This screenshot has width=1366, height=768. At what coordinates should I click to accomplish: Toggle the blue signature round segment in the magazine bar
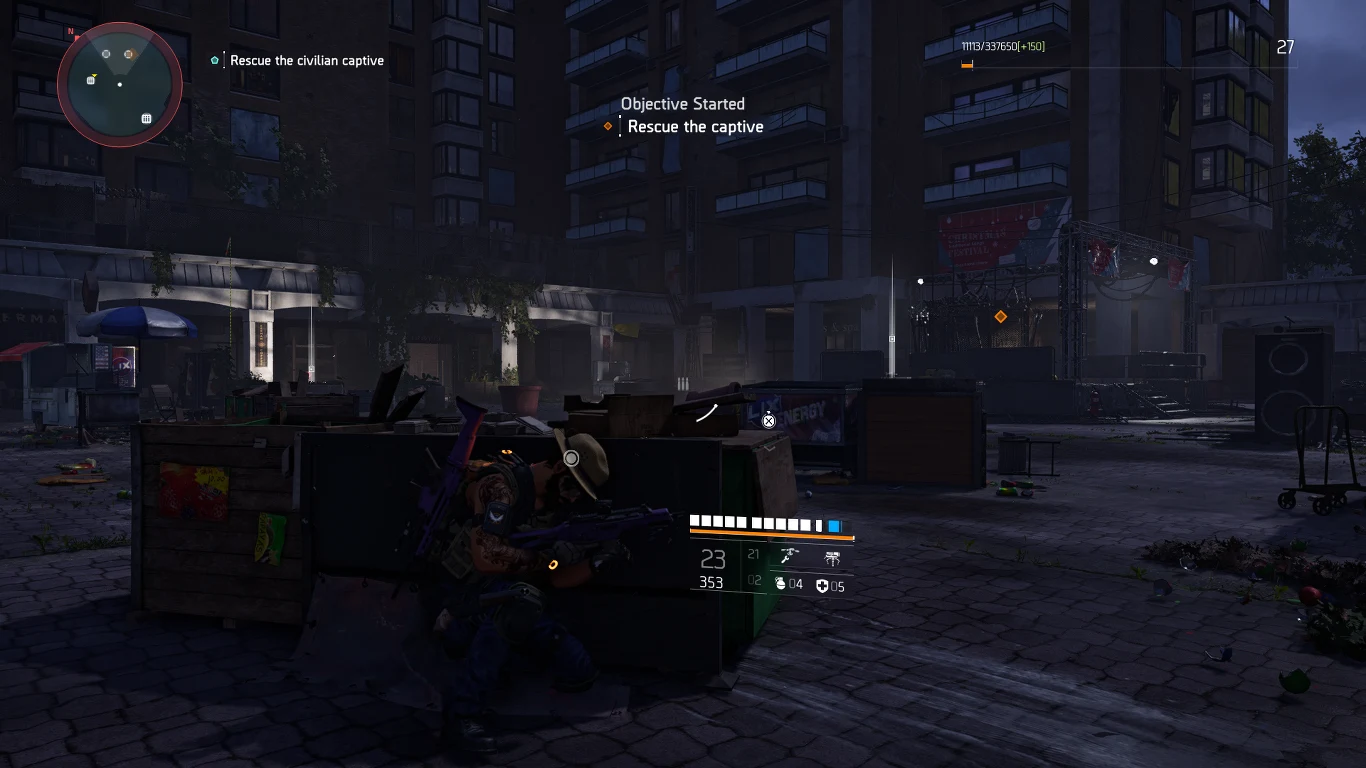tap(835, 525)
